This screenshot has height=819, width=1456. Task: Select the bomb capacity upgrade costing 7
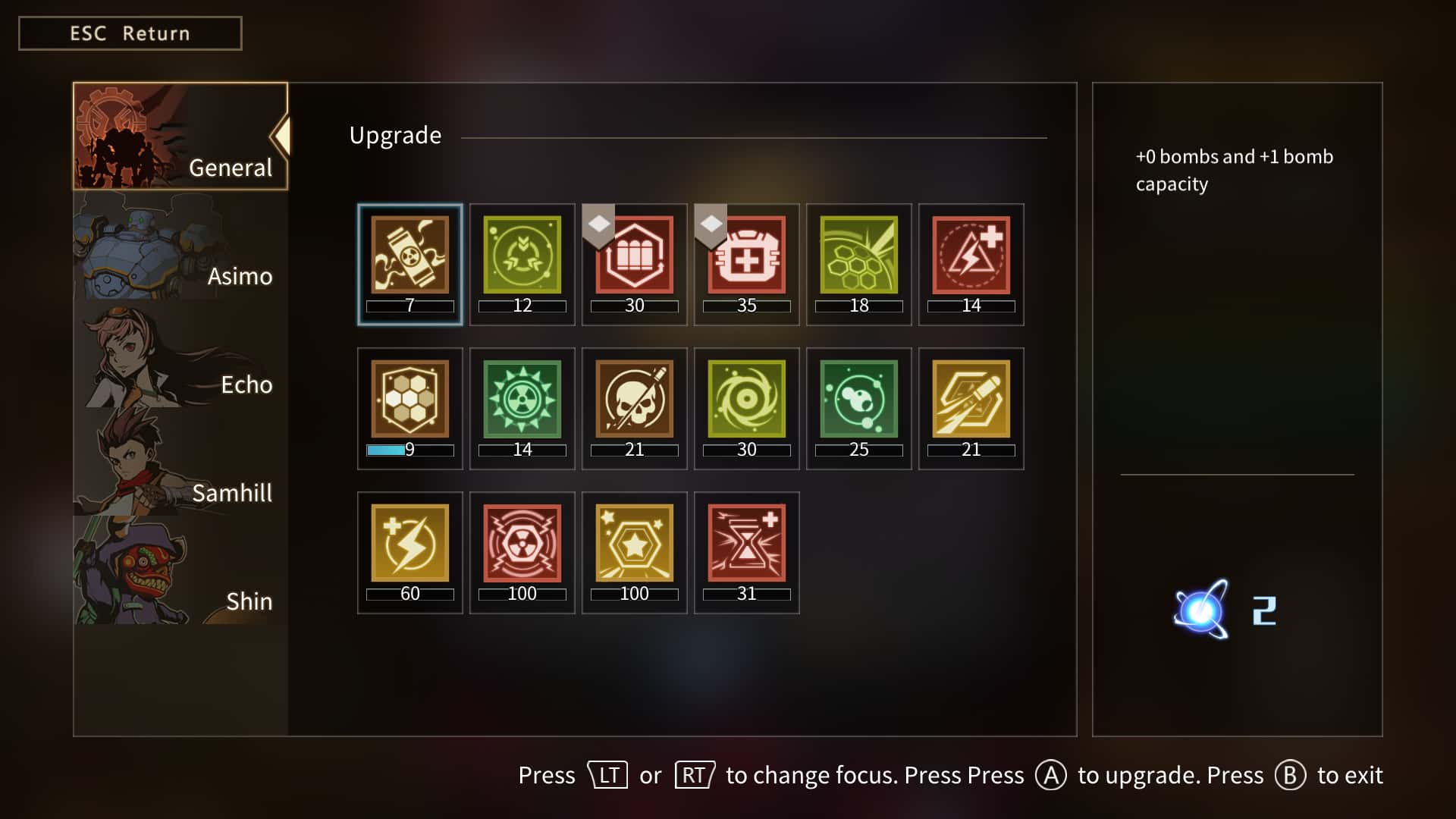click(x=409, y=256)
